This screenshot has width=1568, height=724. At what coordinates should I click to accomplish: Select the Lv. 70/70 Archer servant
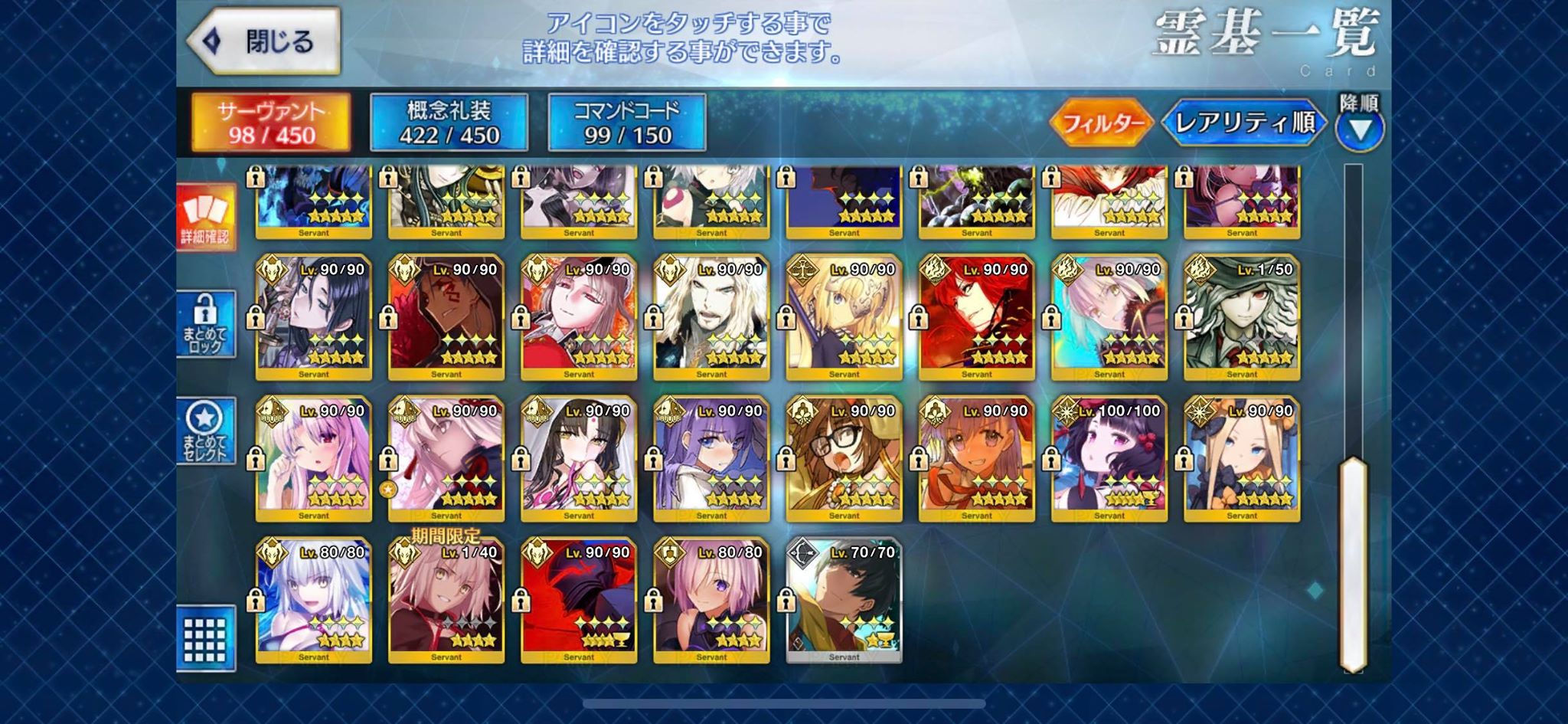click(x=844, y=600)
